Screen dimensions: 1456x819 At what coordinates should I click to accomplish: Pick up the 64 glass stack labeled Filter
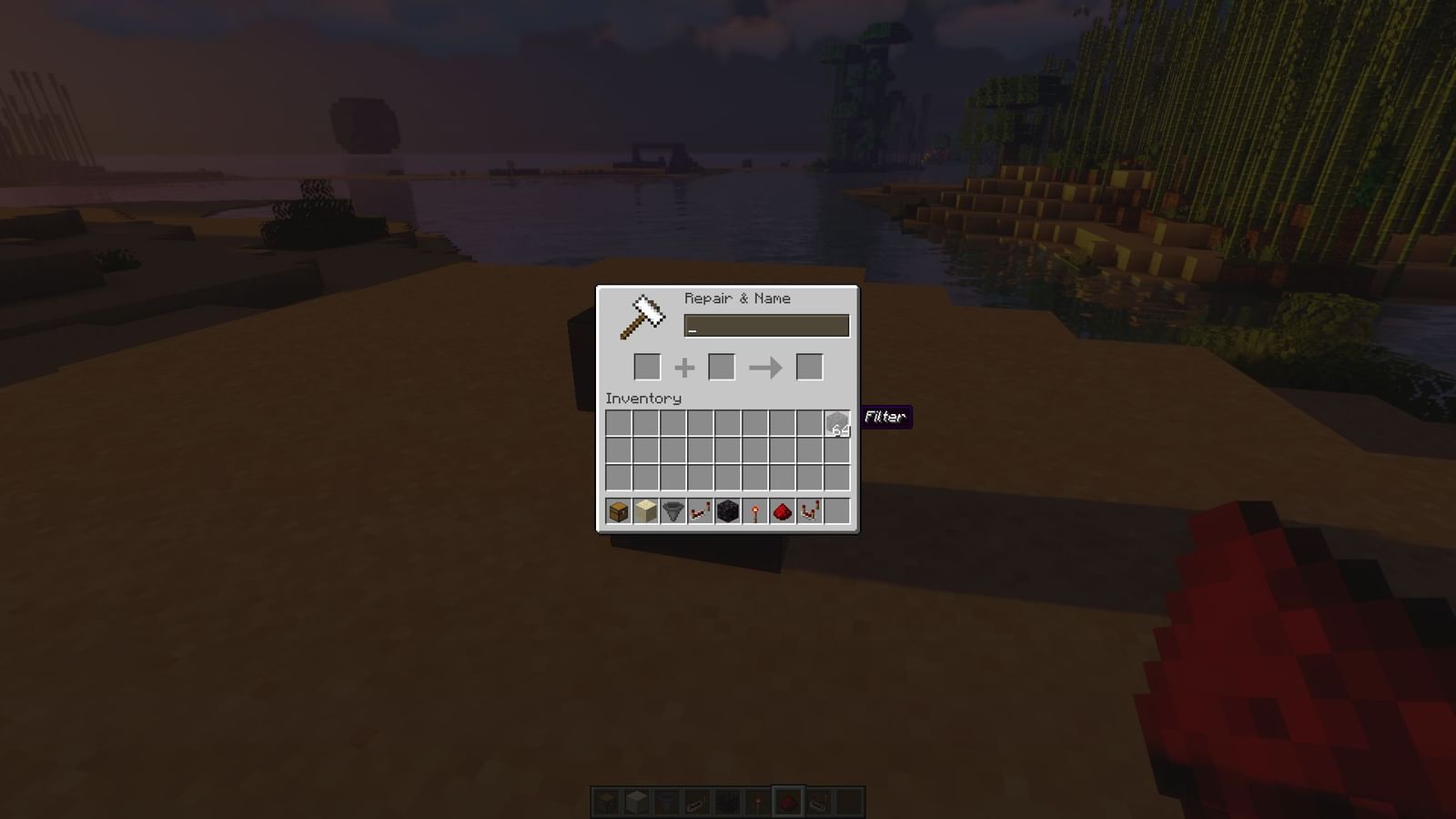[x=835, y=424]
